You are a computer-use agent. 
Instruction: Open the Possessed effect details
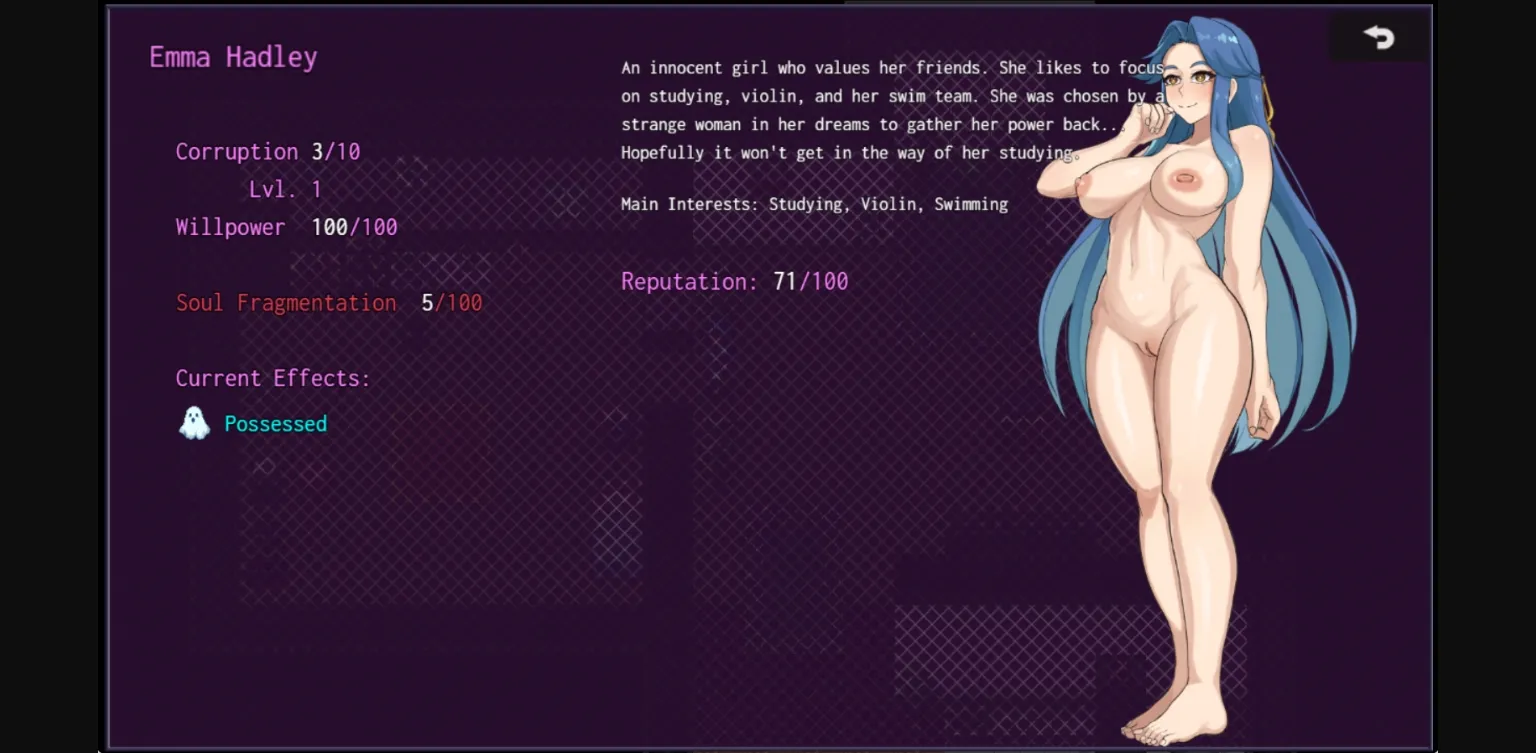point(275,423)
